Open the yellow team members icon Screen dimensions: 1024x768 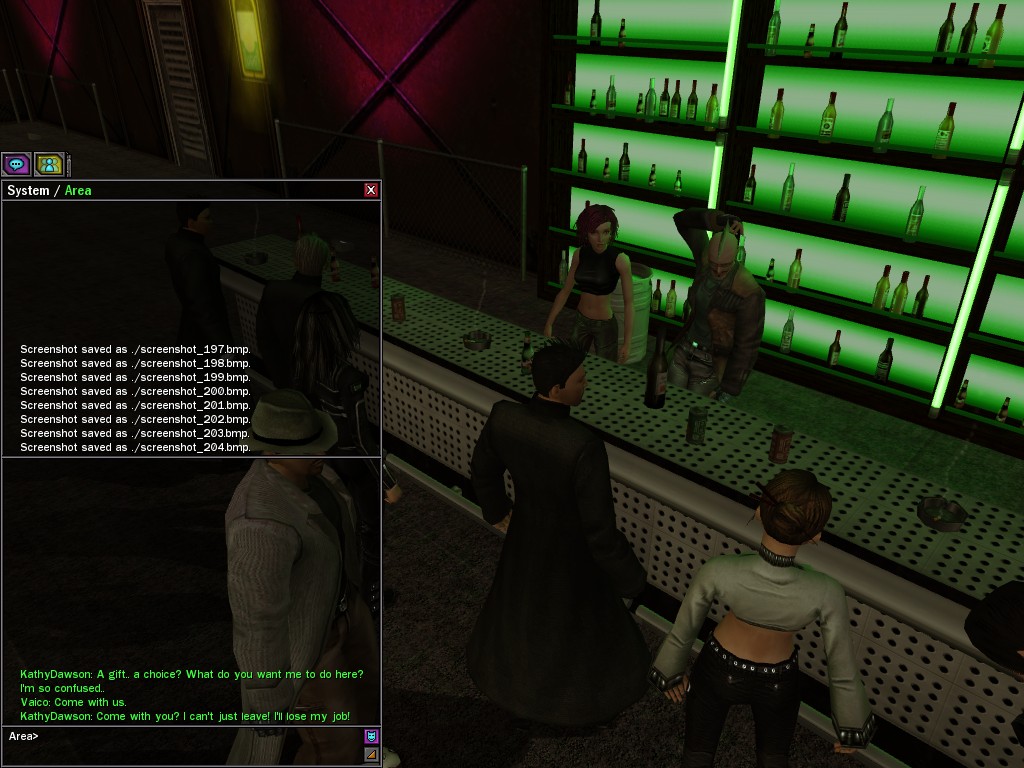point(49,164)
